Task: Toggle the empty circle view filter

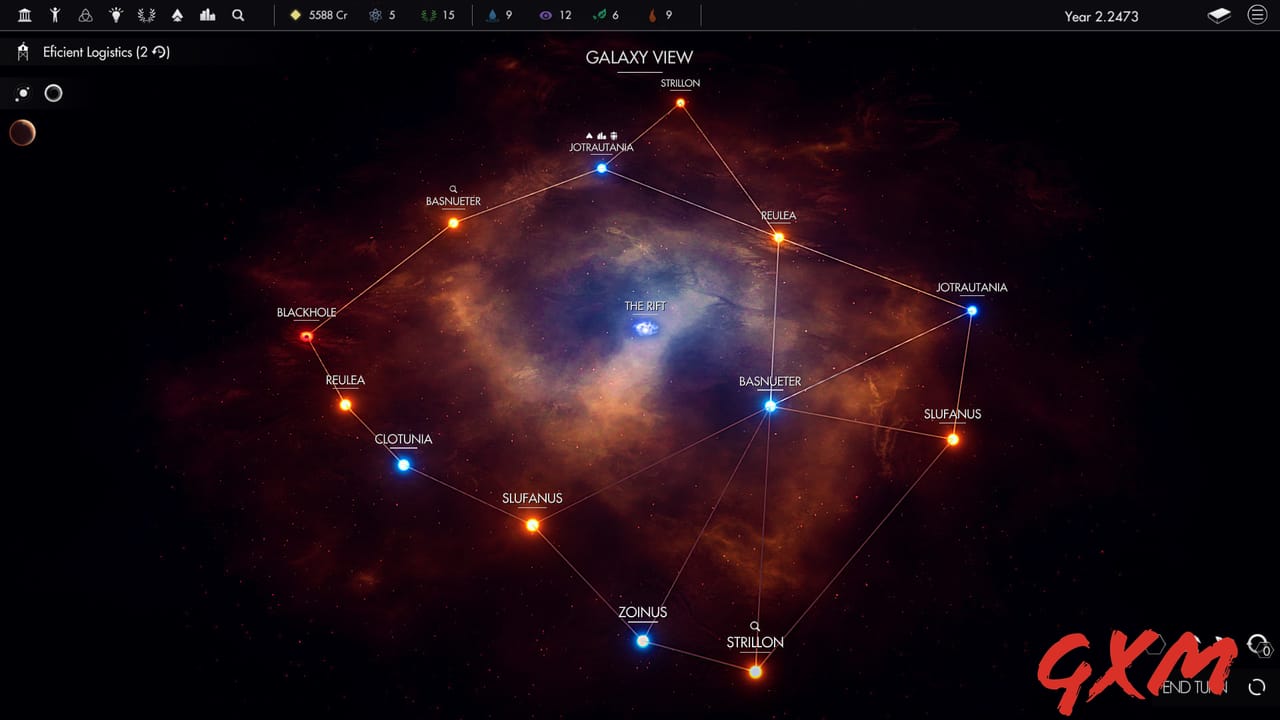Action: point(53,93)
